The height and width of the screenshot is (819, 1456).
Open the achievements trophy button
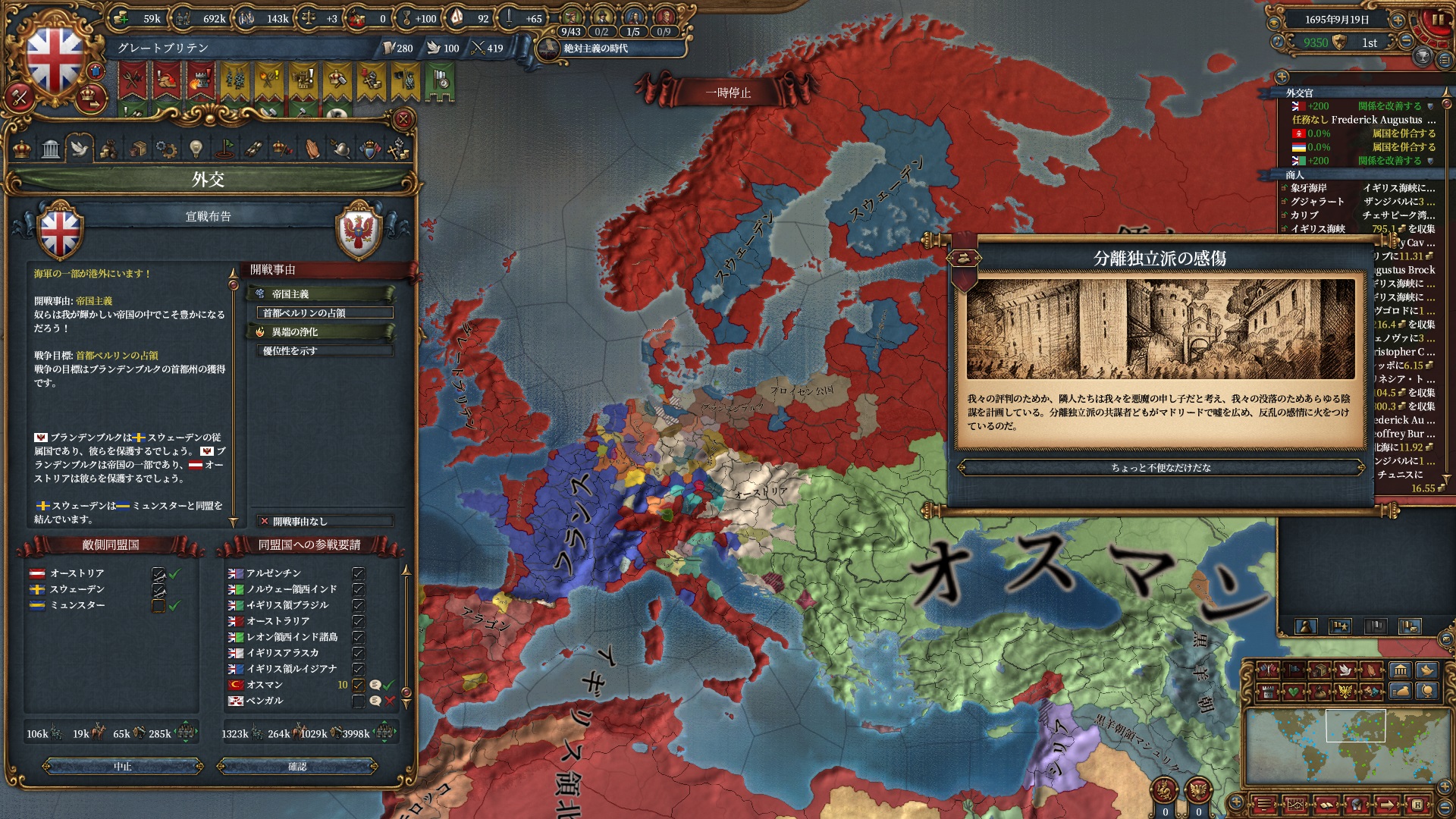[1423, 56]
